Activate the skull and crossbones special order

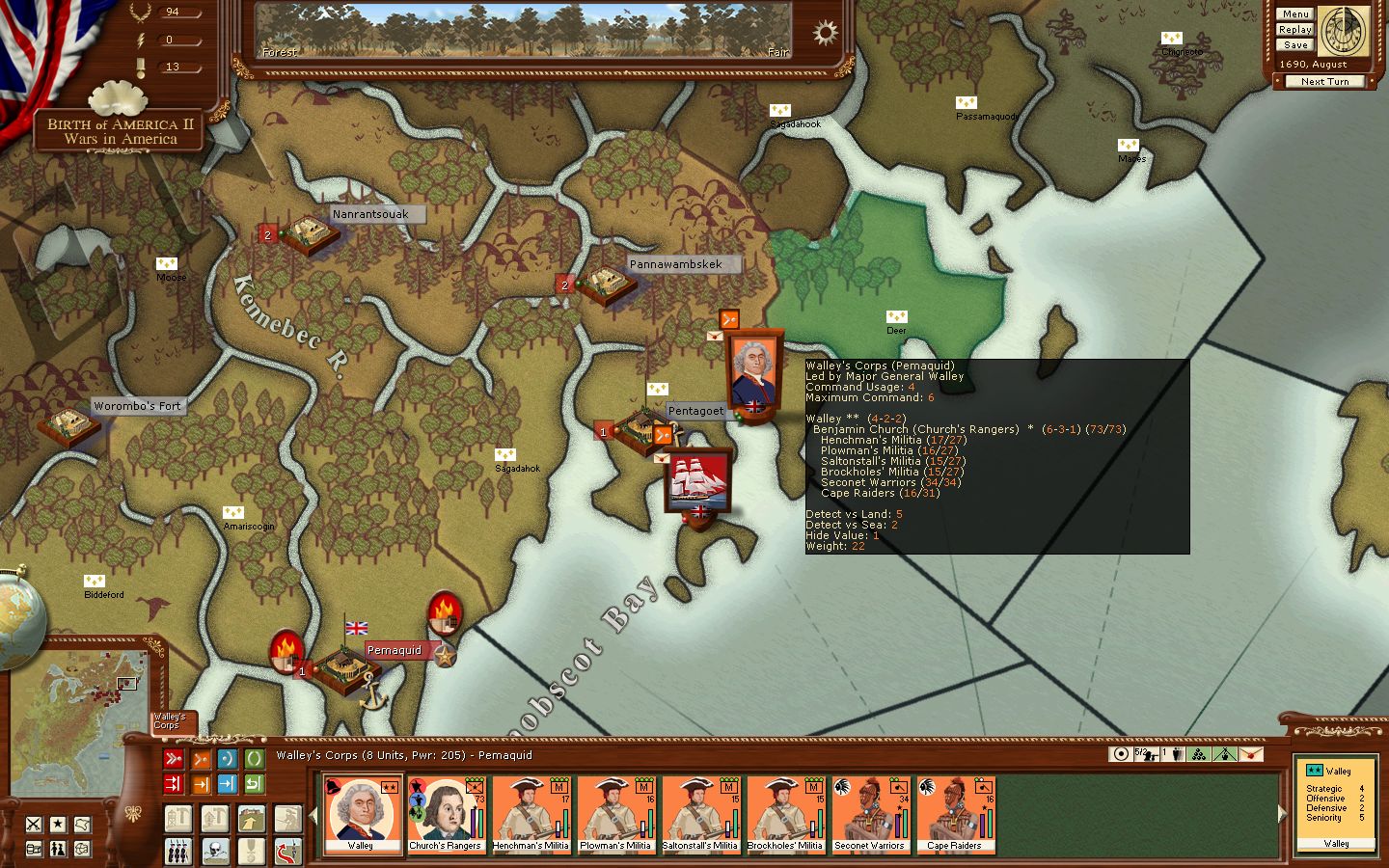[x=215, y=852]
